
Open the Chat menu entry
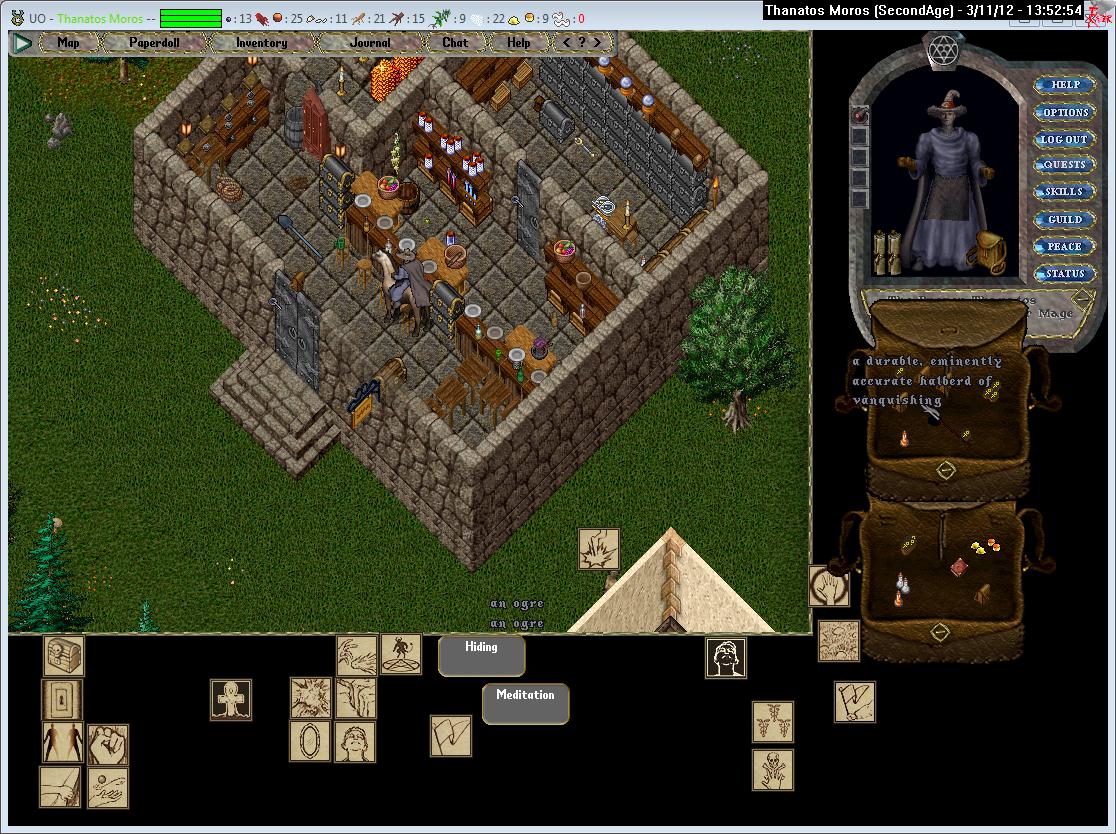pos(455,43)
